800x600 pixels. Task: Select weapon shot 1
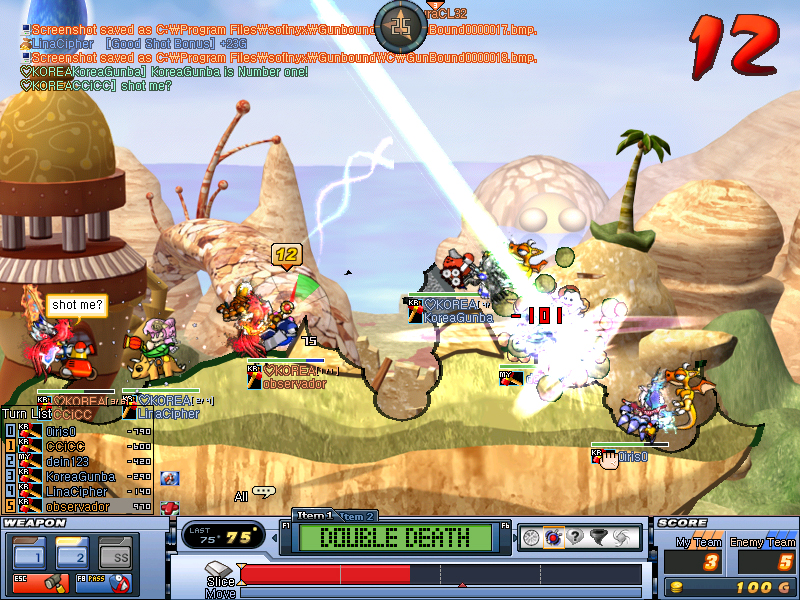[x=30, y=551]
